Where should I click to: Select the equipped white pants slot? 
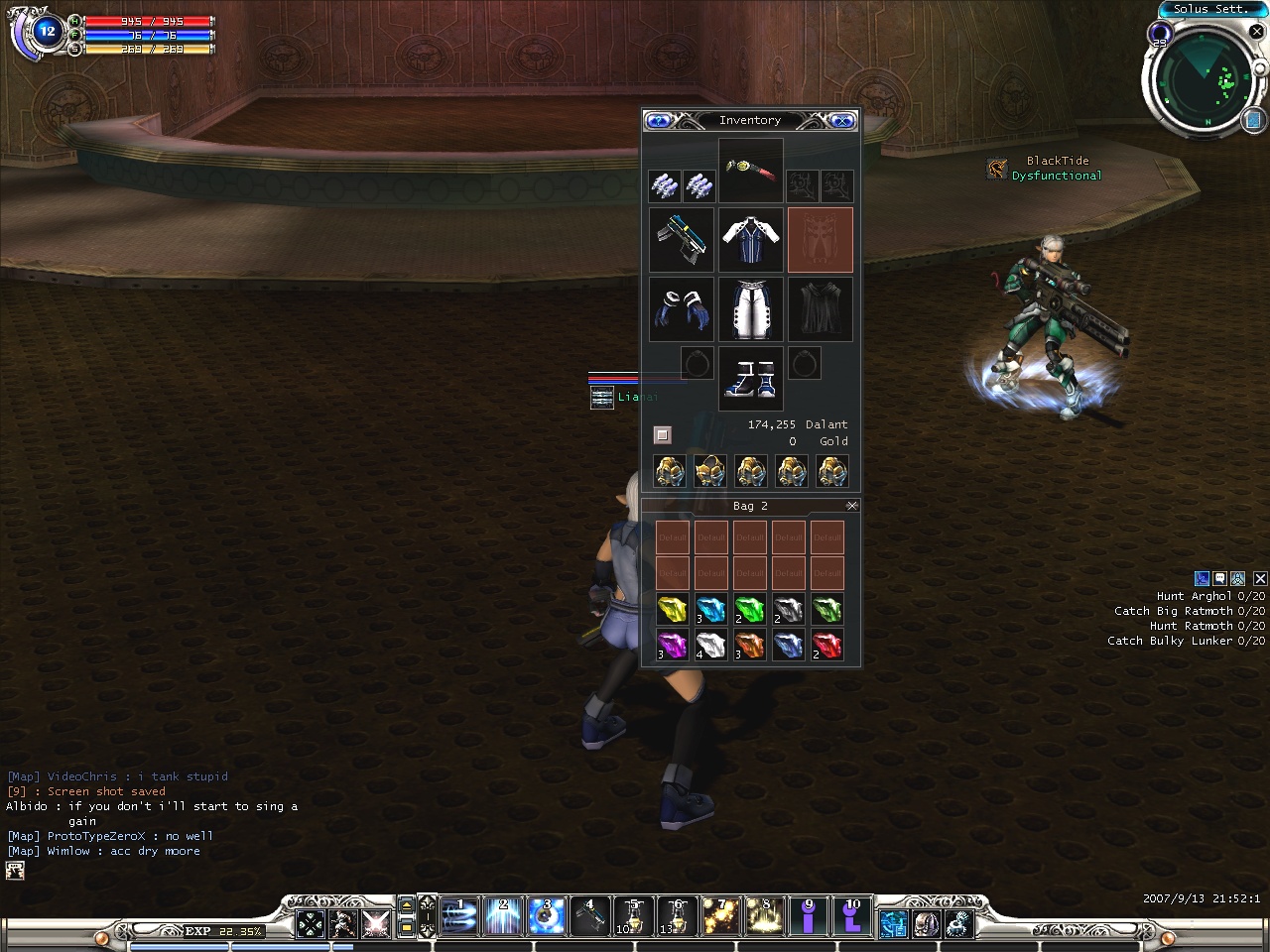click(751, 309)
